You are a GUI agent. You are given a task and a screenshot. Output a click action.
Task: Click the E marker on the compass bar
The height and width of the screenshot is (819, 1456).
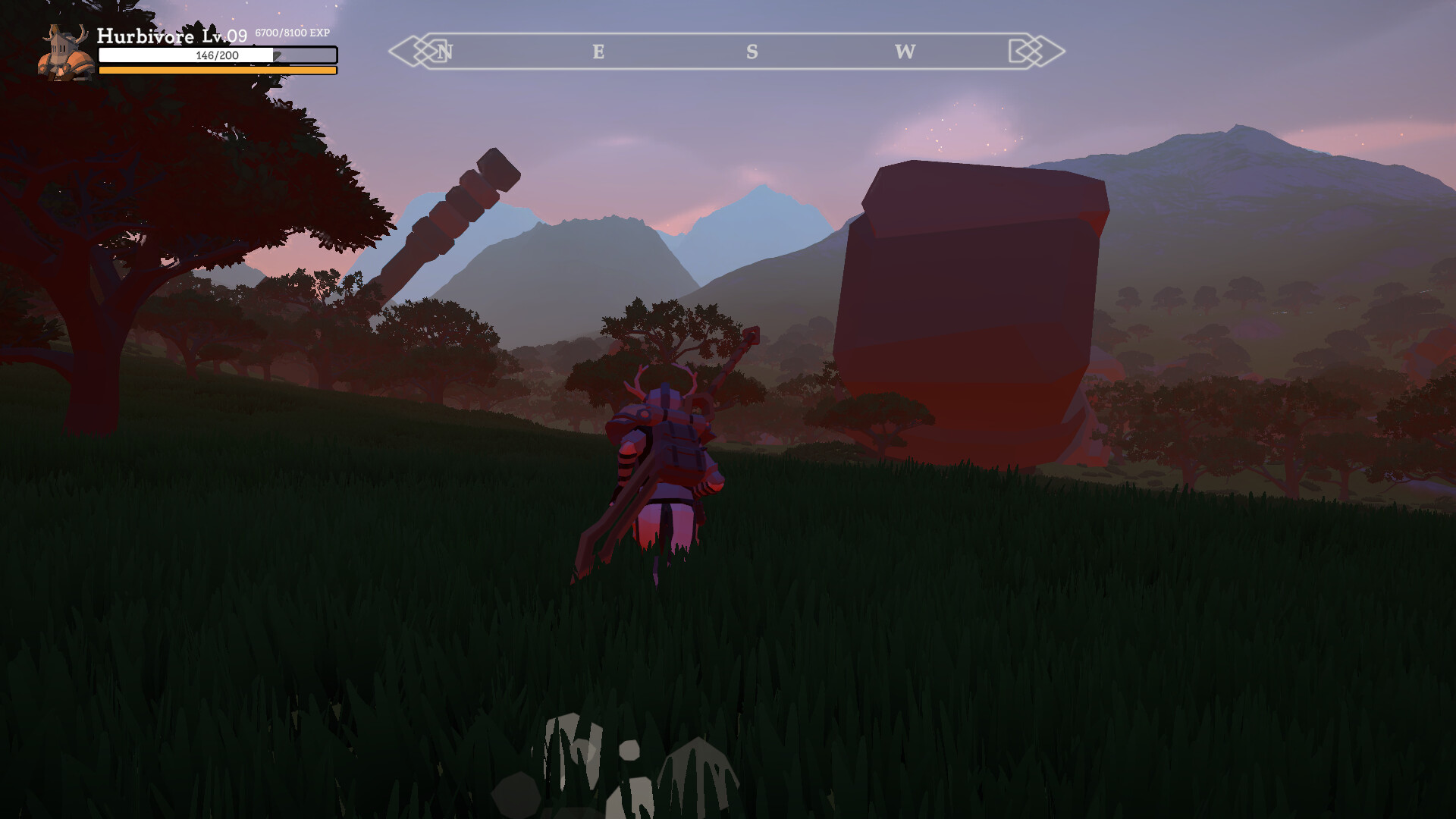click(x=598, y=52)
